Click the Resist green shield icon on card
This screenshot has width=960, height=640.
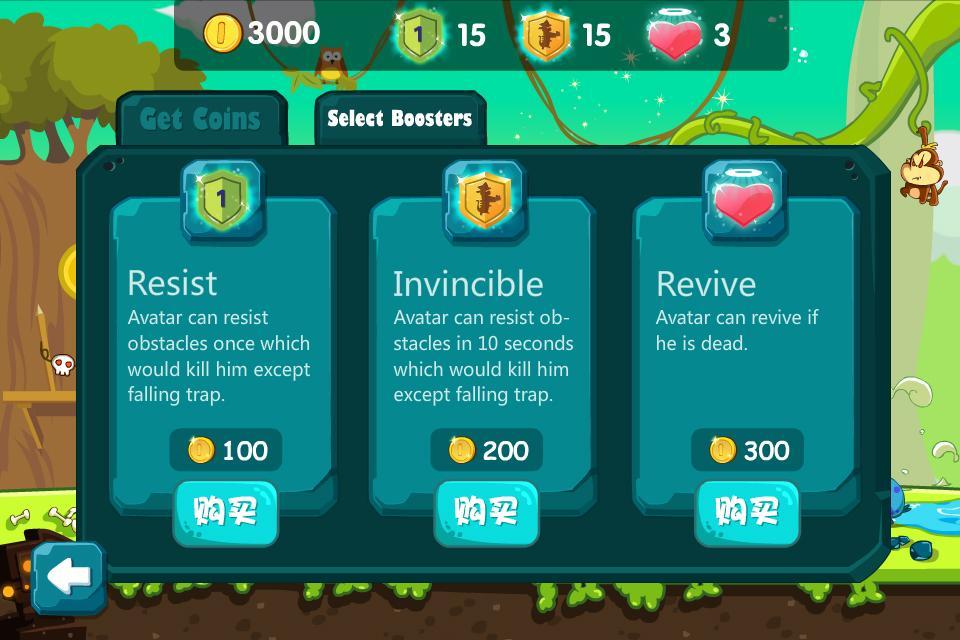[222, 199]
